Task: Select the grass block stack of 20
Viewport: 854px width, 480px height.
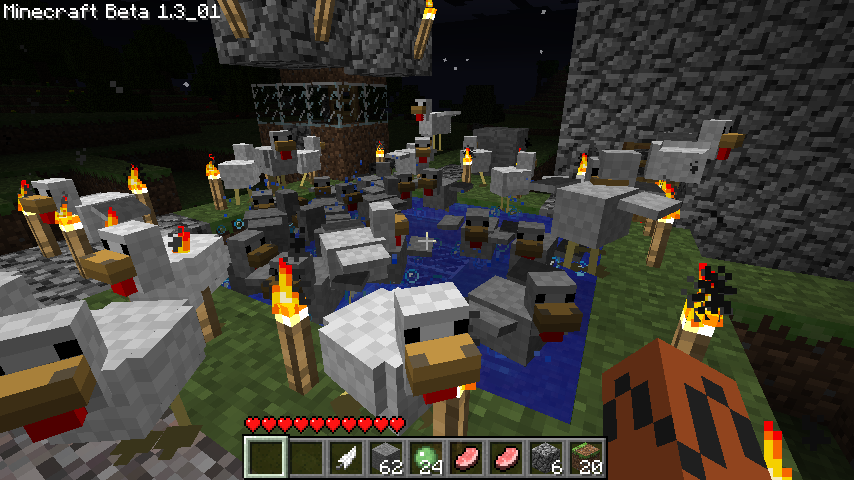Action: coord(585,457)
